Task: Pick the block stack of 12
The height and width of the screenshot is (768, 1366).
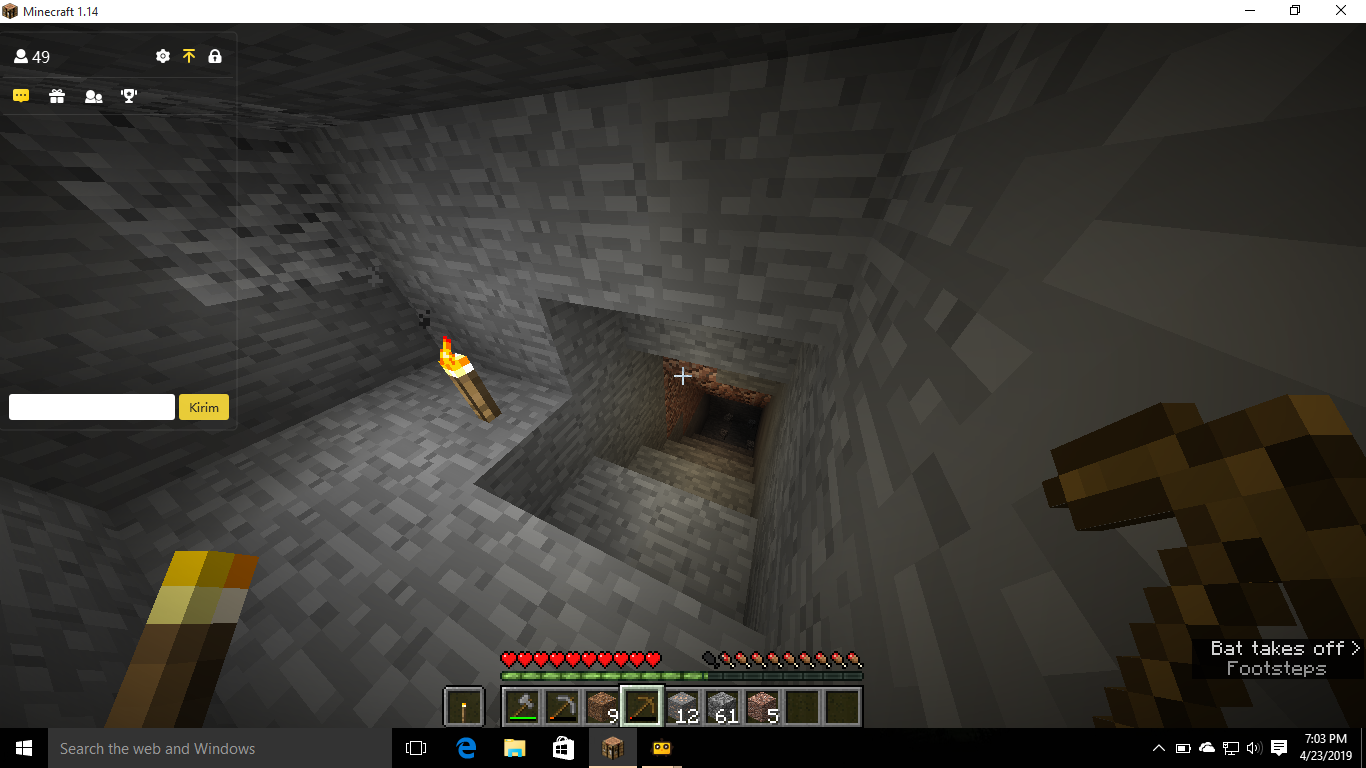Action: tap(682, 707)
